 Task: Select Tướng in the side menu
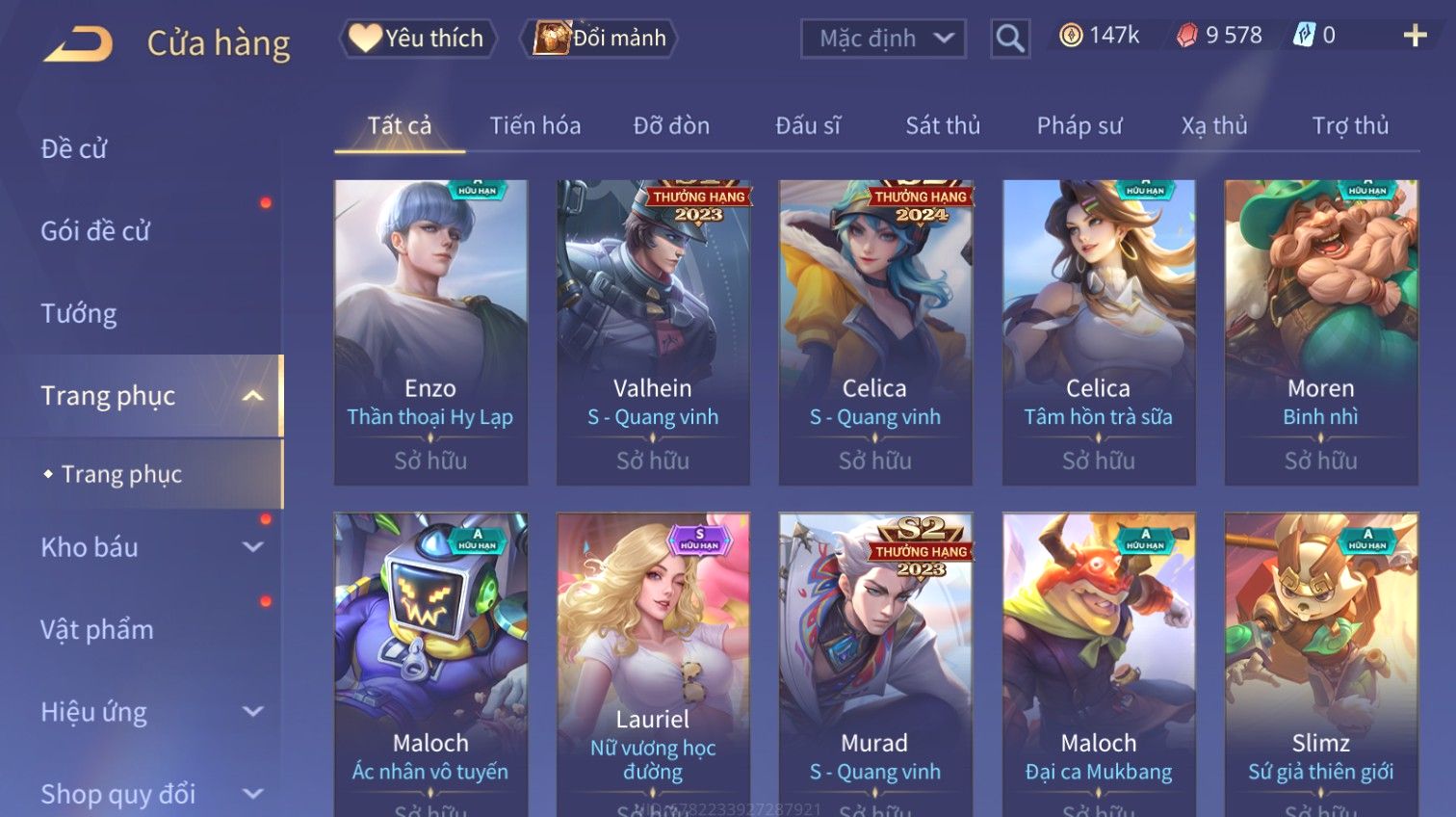point(79,314)
